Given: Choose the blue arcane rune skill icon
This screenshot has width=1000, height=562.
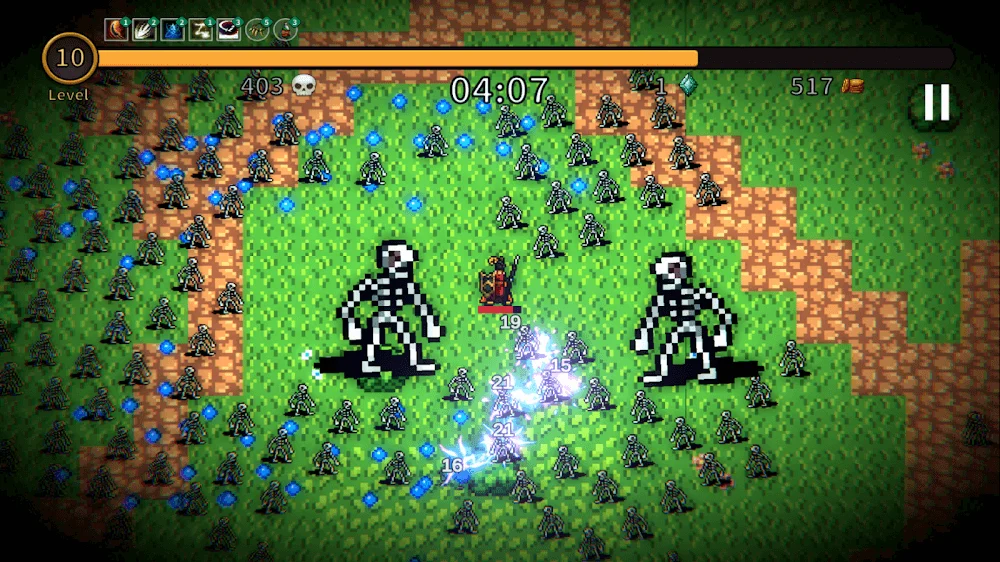Looking at the screenshot, I should (172, 29).
